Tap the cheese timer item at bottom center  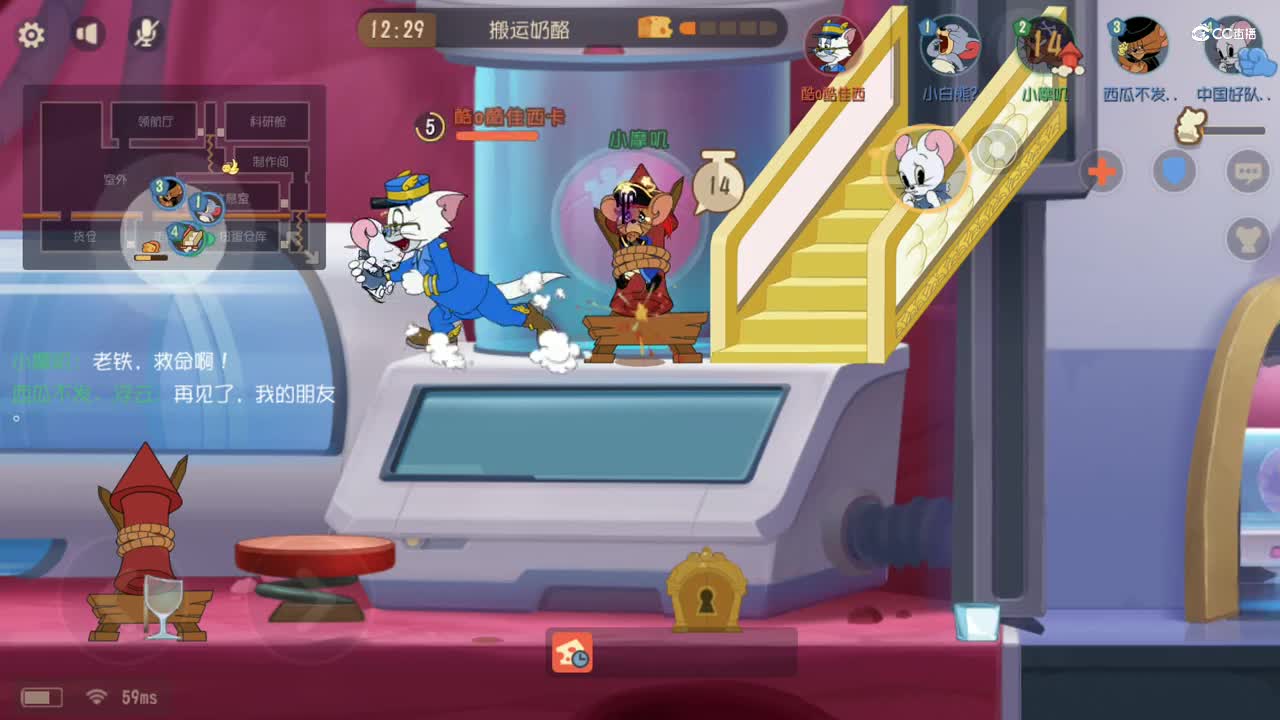(573, 653)
